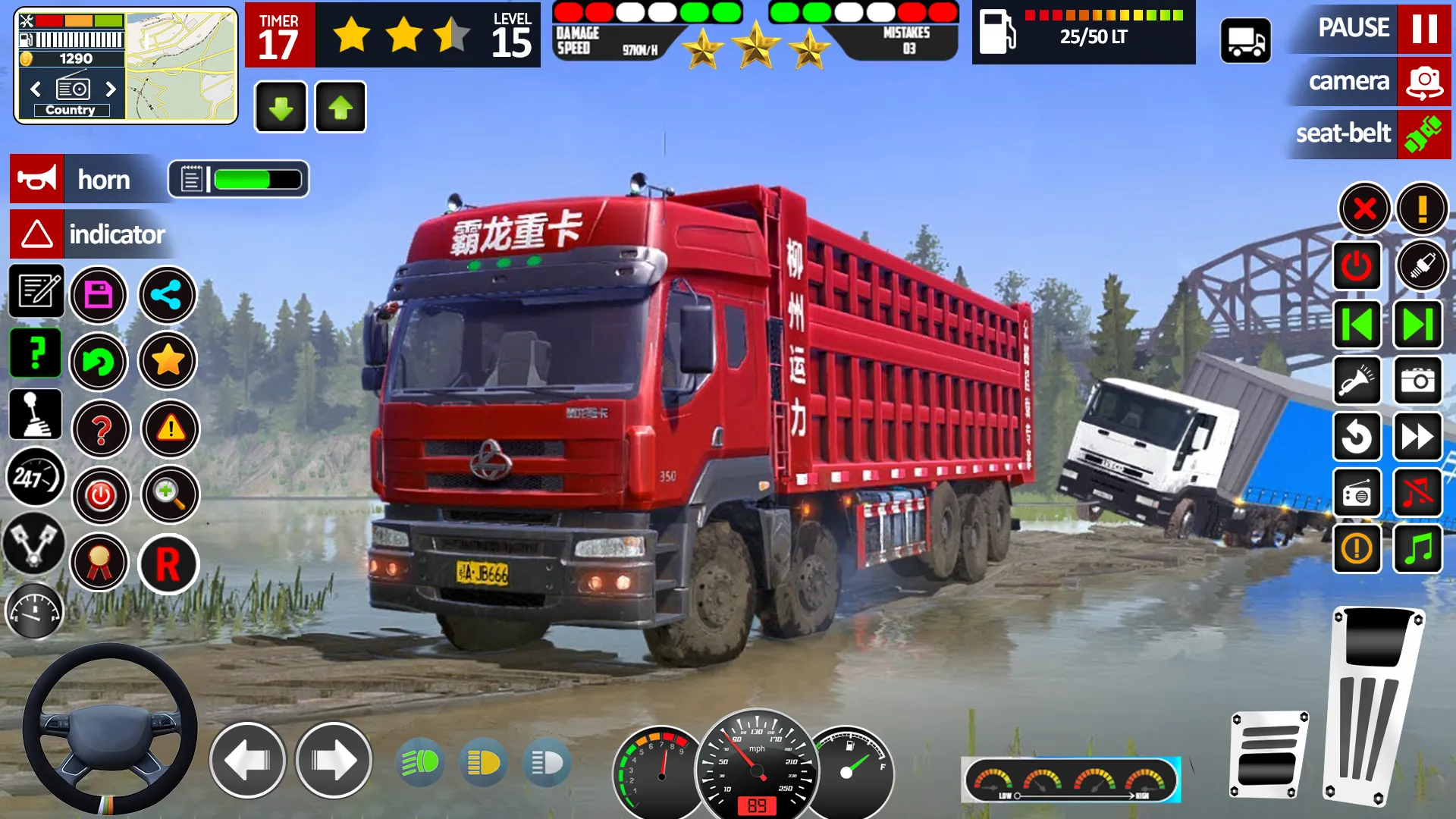Mute the music with crossed note icon
1456x819 pixels.
click(1417, 493)
